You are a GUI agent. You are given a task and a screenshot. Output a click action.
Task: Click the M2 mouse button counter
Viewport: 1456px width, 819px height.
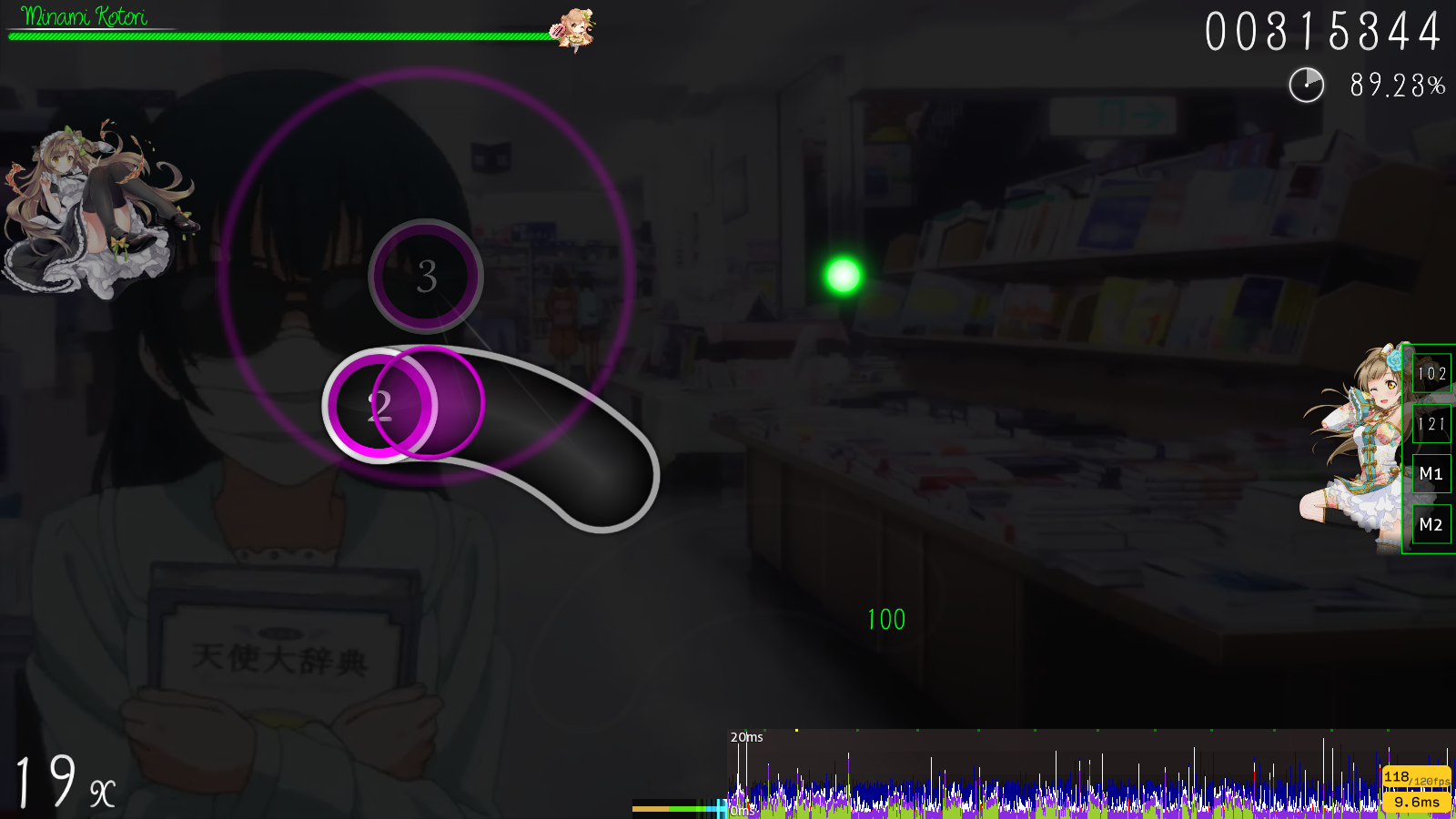coord(1431,525)
